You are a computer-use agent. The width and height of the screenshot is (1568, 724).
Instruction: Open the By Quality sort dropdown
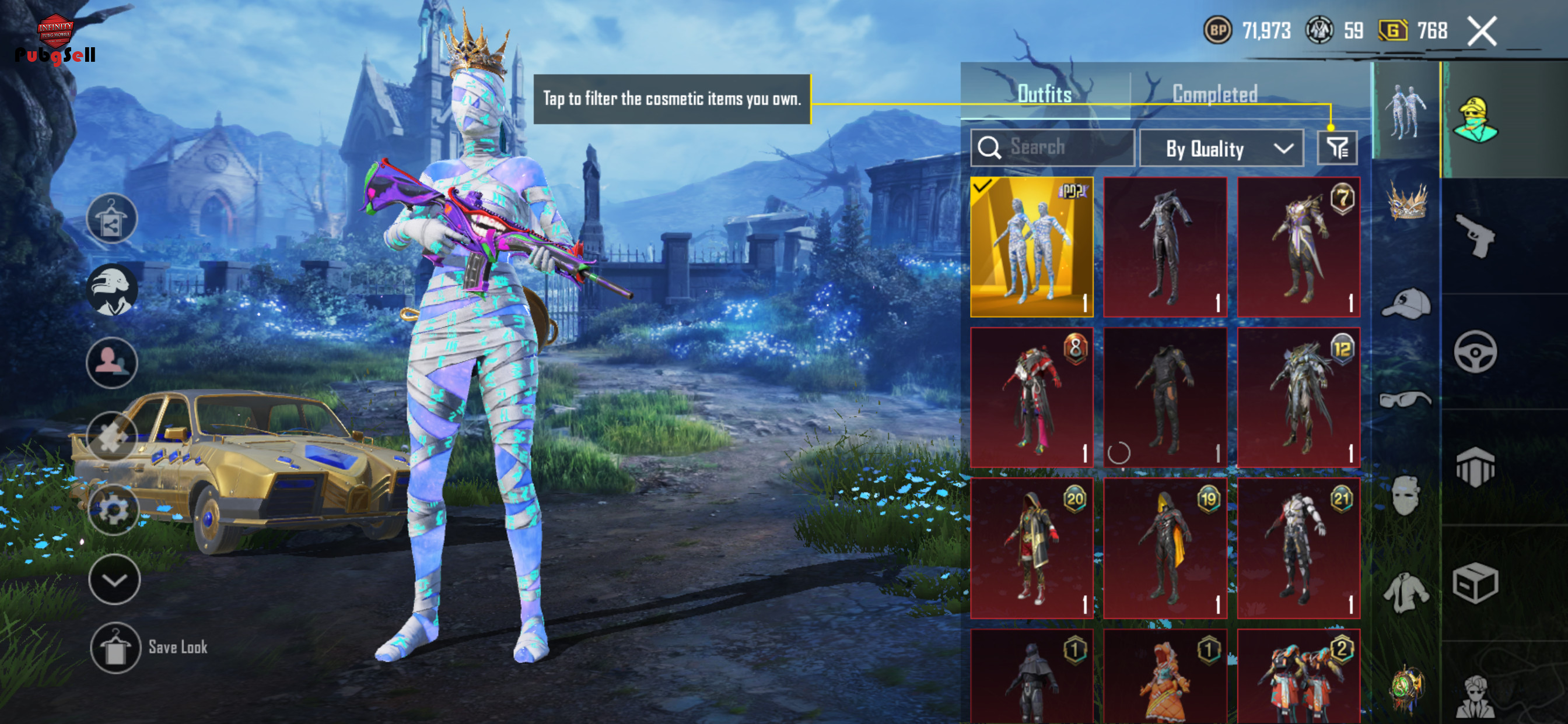pos(1221,149)
